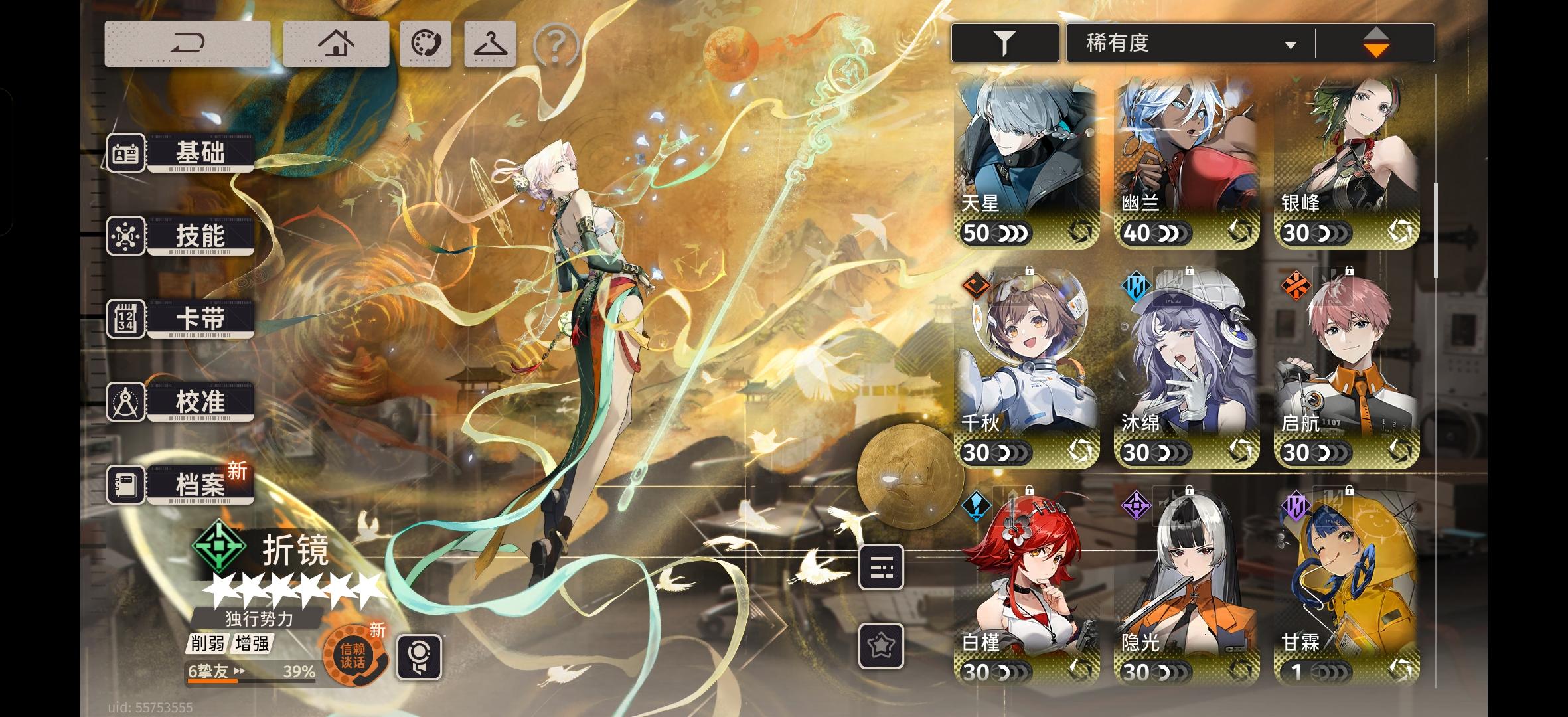The image size is (1568, 717).
Task: Open the palette icon next to home
Action: [426, 42]
